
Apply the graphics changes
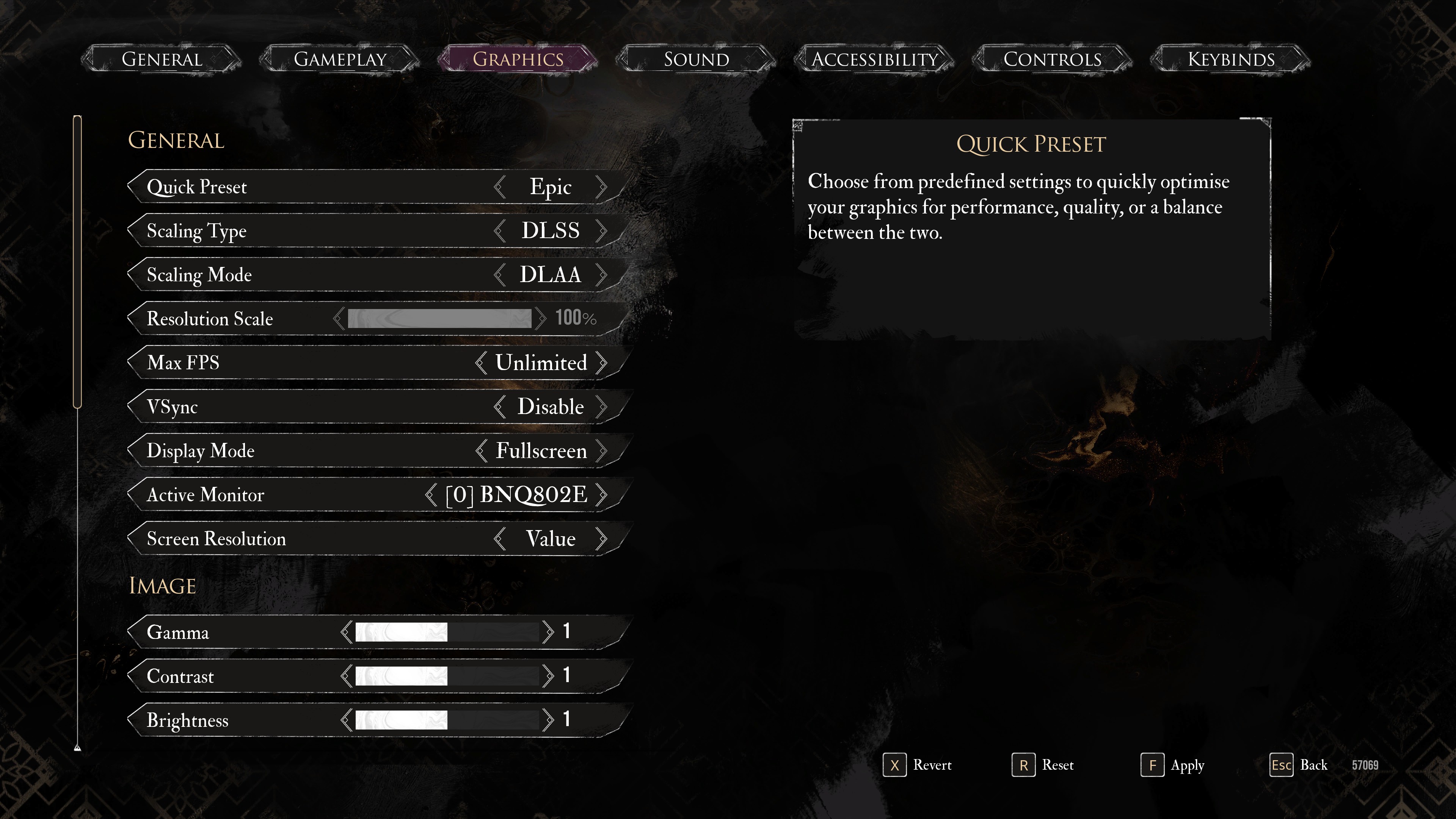point(1172,765)
